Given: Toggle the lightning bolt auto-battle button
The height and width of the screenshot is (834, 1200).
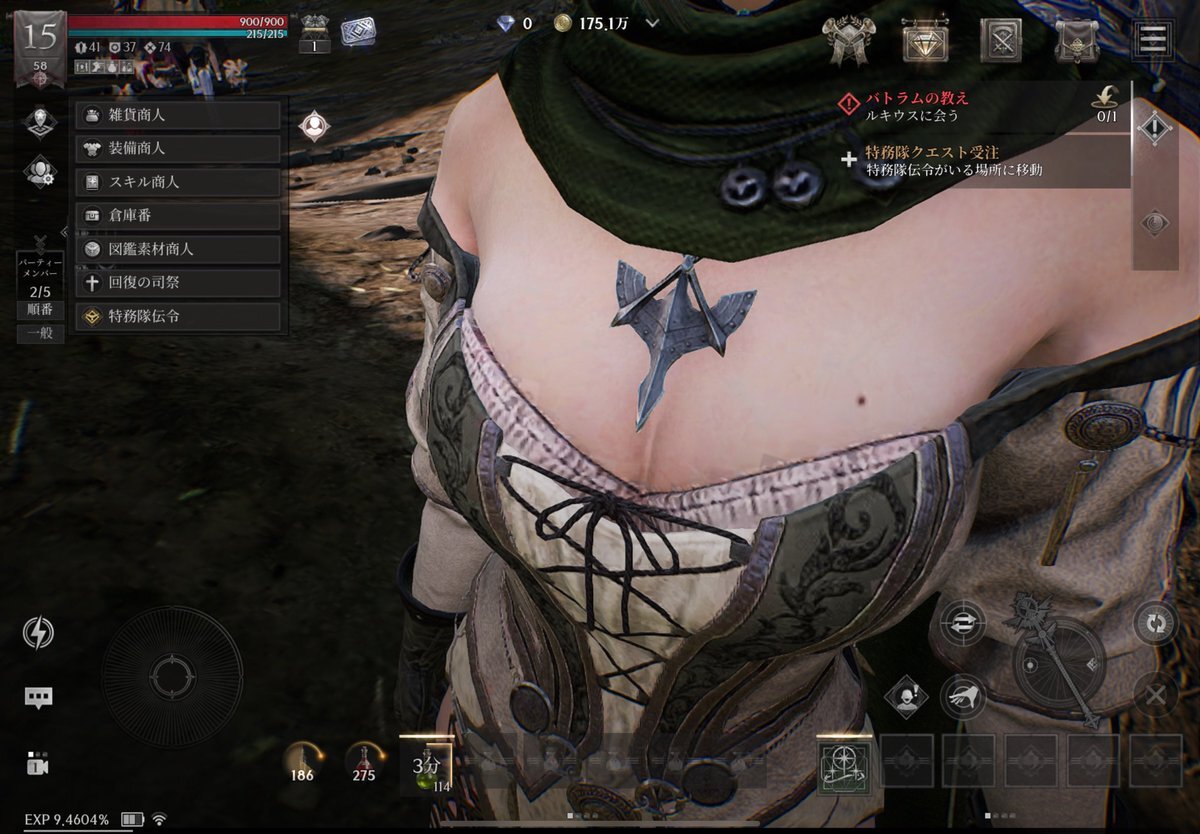Looking at the screenshot, I should (x=39, y=633).
